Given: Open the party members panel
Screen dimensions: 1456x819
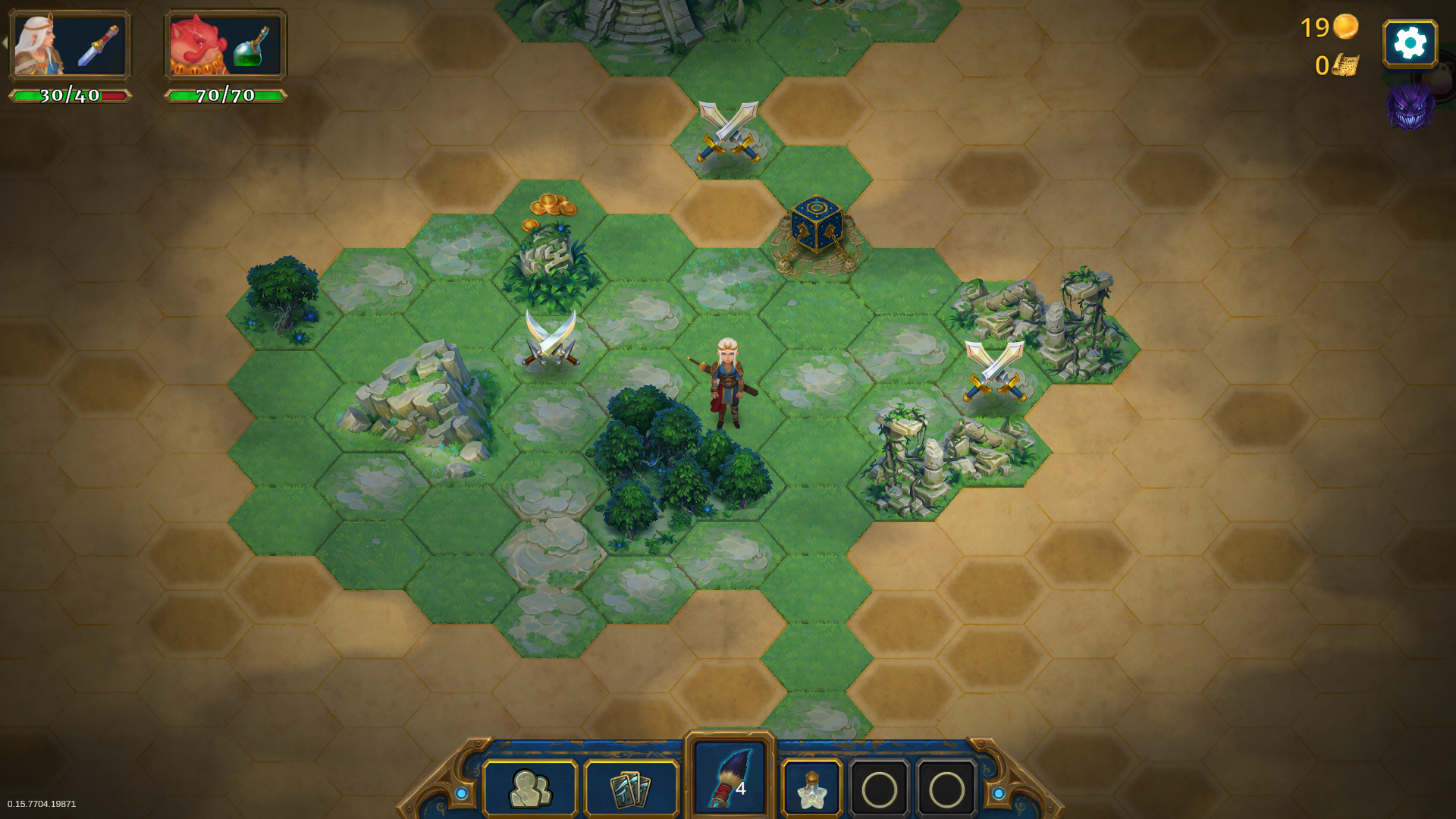Looking at the screenshot, I should pos(530,789).
